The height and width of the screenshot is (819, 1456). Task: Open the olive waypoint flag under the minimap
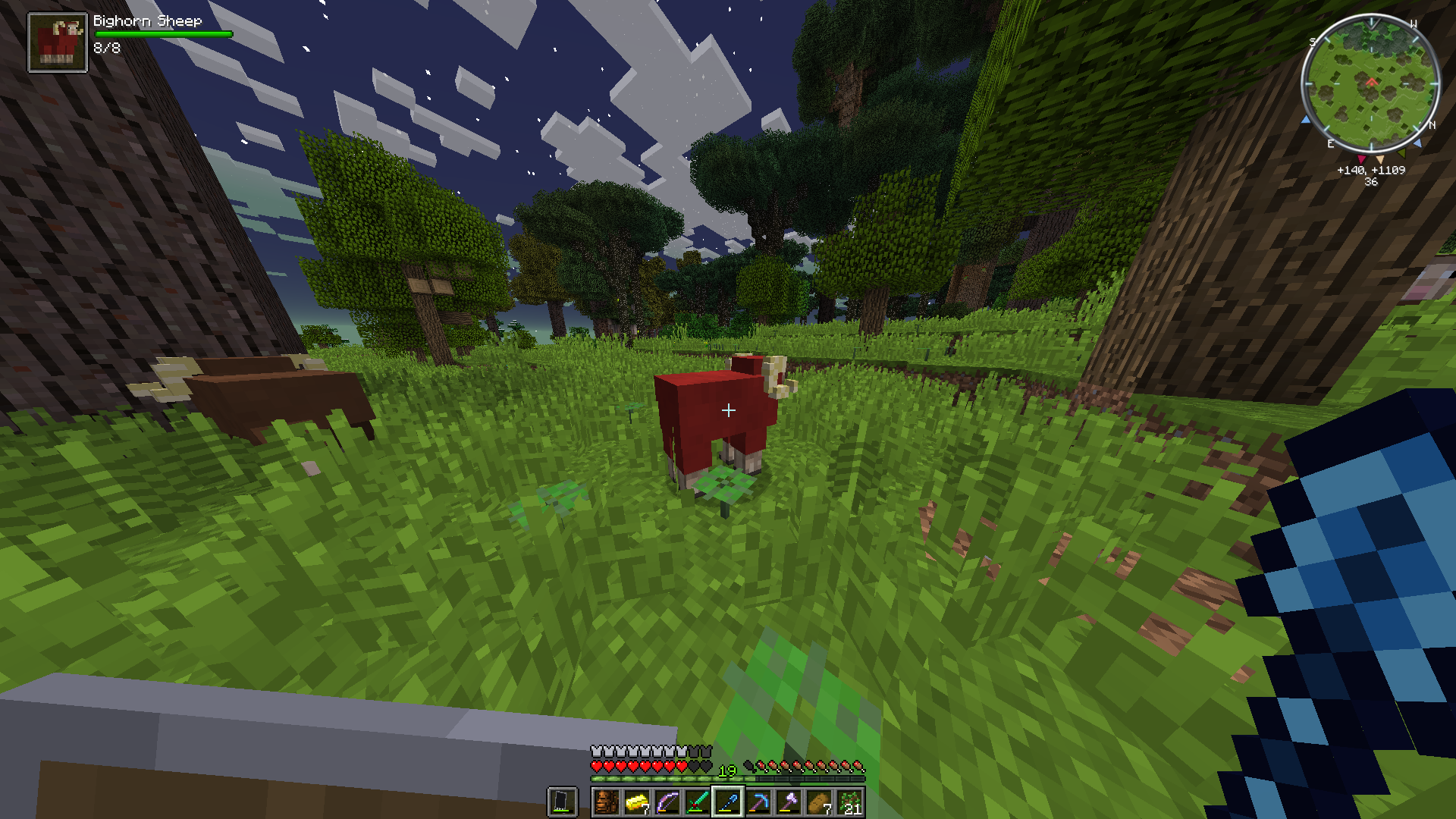(x=1401, y=155)
